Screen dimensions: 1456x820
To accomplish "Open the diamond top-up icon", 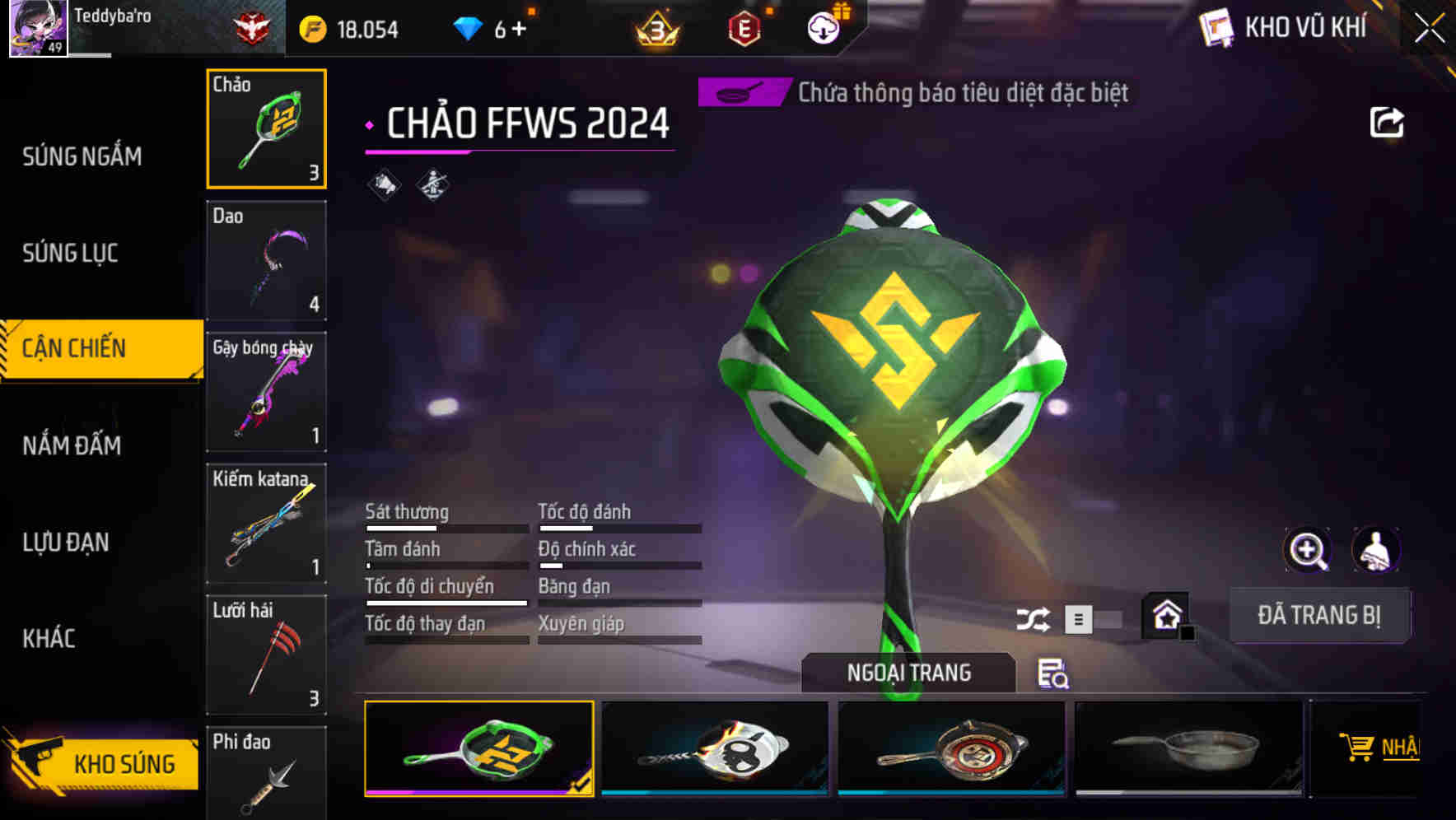I will (468, 27).
